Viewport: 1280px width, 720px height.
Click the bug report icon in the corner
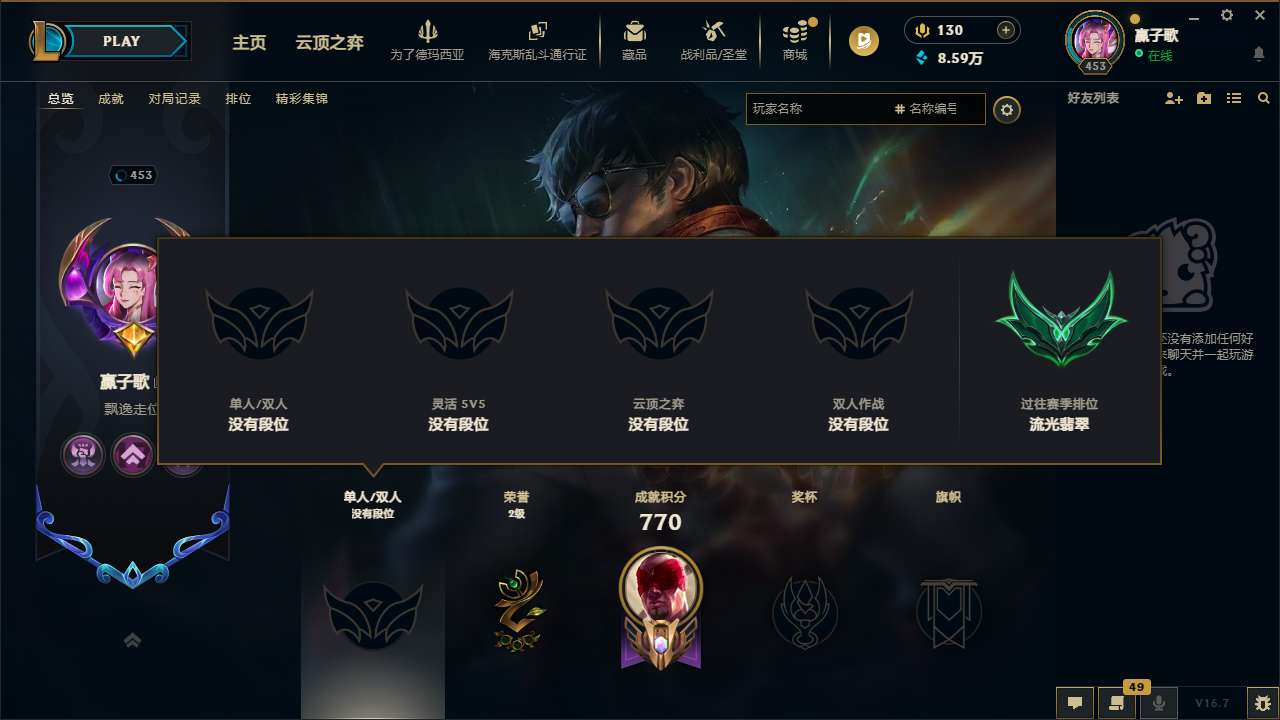click(1262, 703)
